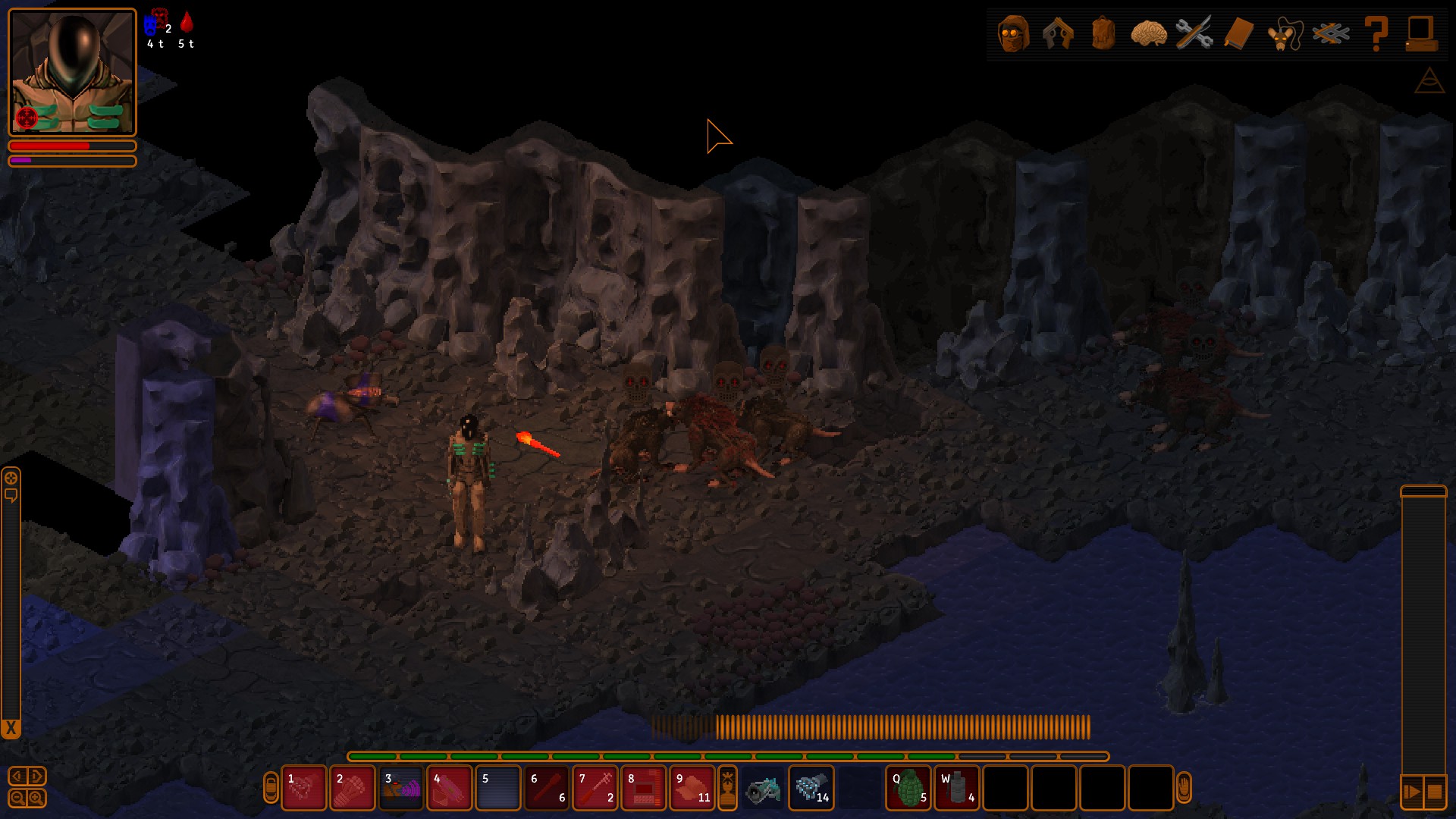The height and width of the screenshot is (819, 1456).
Task: Select hotbar slot 7 with syringe item
Action: pos(595,788)
